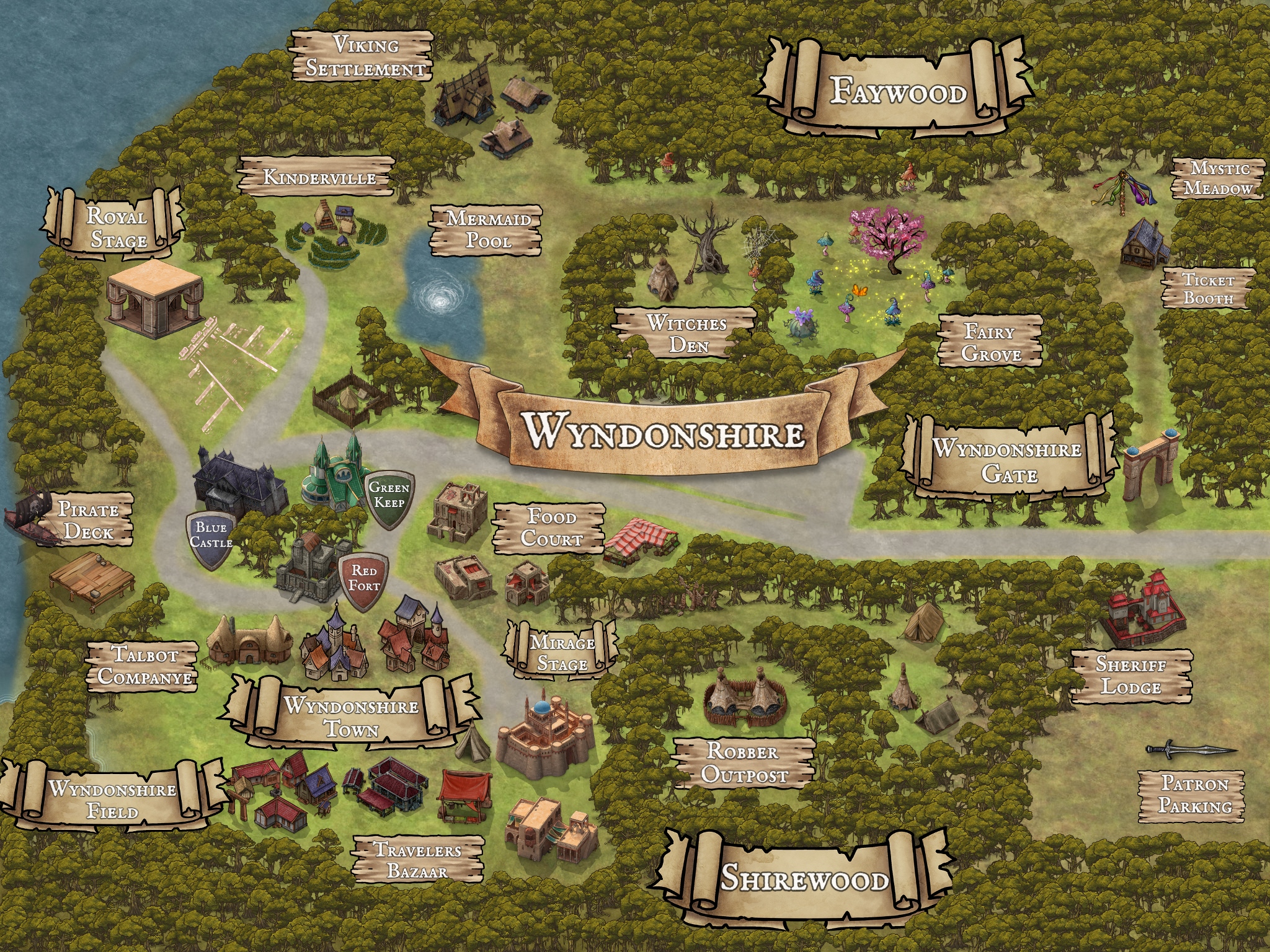
Task: Open the Faywood region banner
Action: (x=897, y=91)
